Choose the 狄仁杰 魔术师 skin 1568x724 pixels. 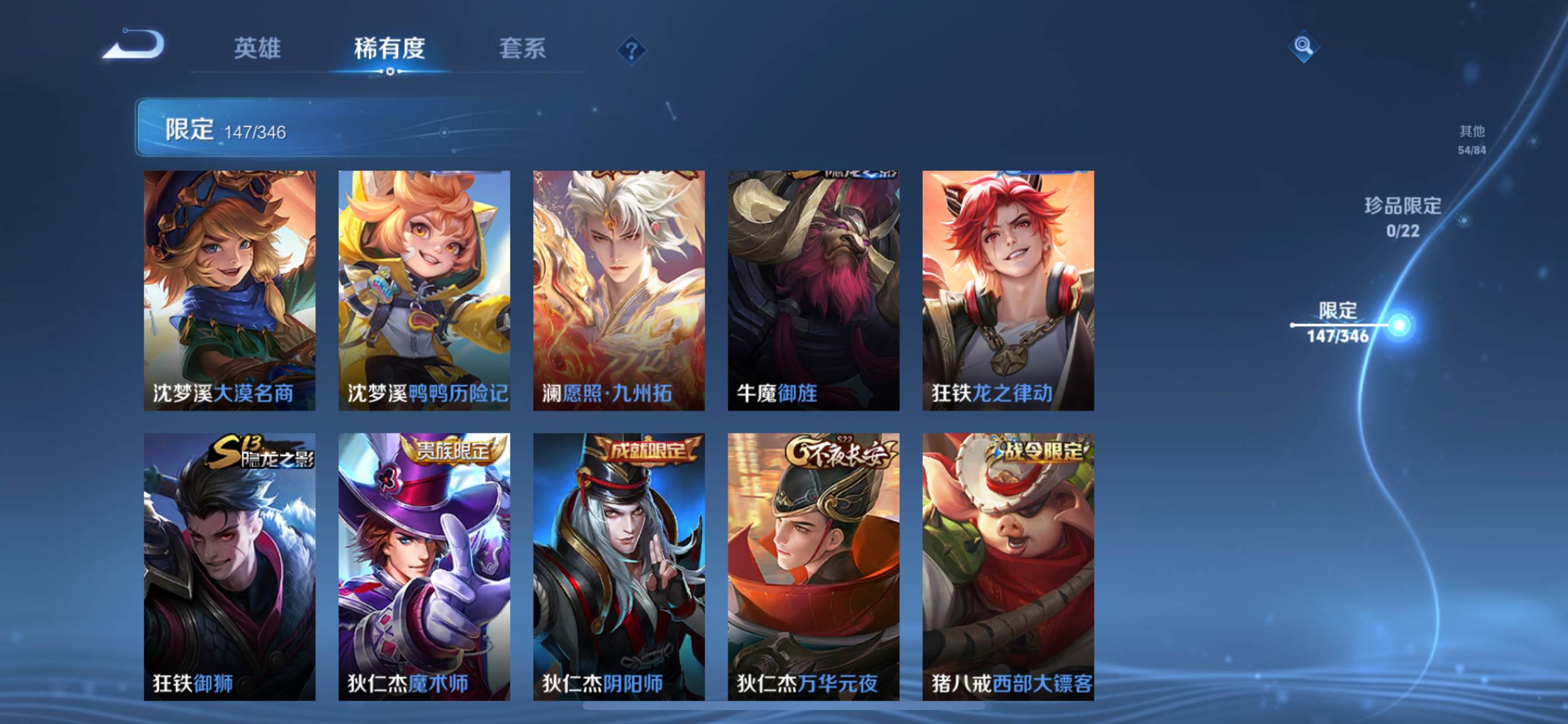pyautogui.click(x=424, y=567)
